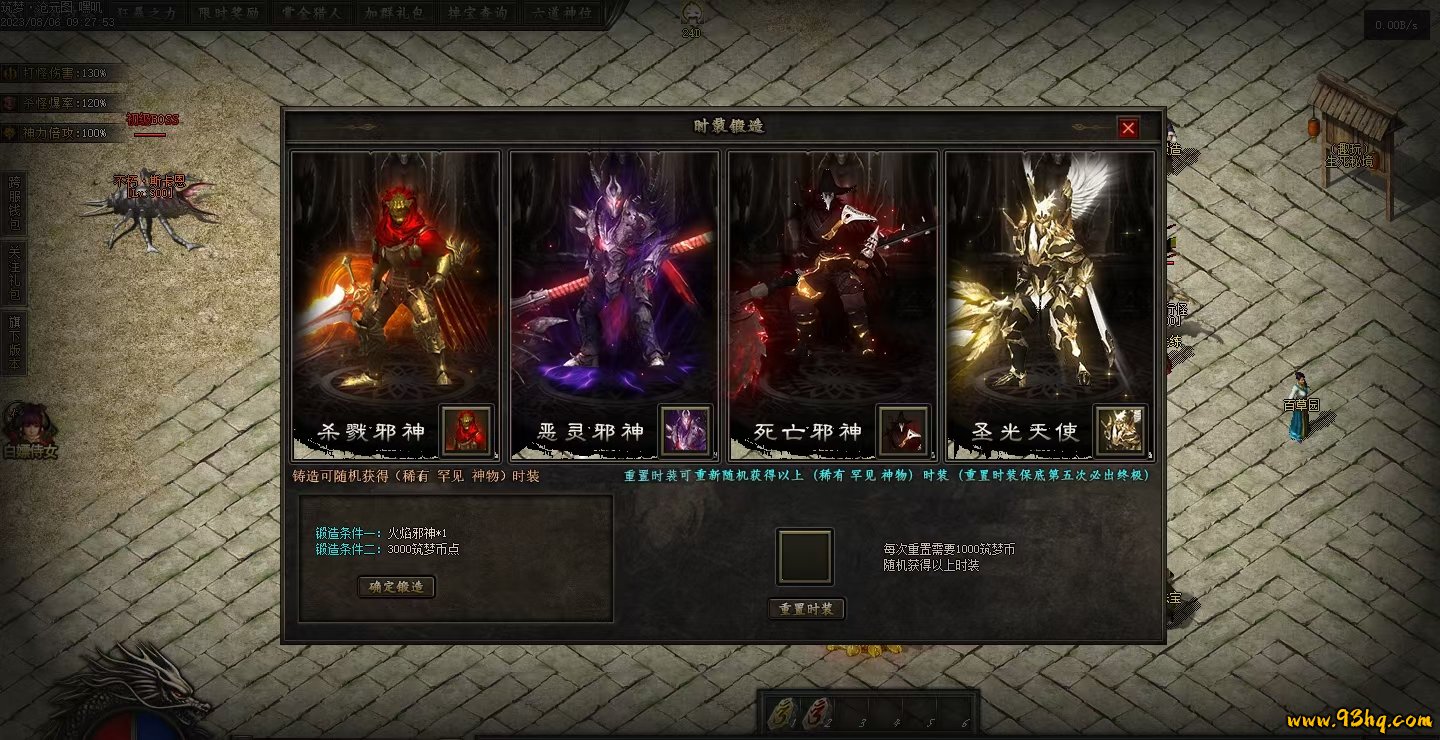The image size is (1440, 740).
Task: Open the 六道神位 menu
Action: (x=561, y=14)
